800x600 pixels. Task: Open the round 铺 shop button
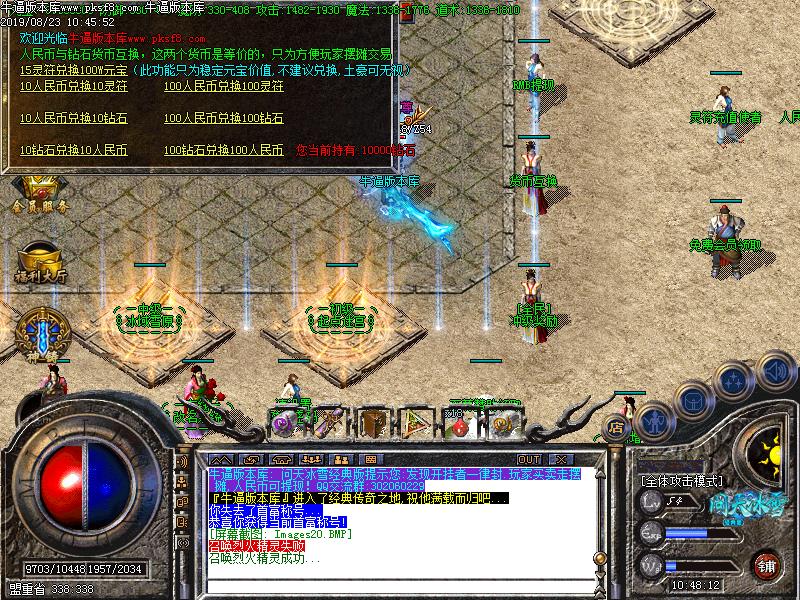(x=767, y=566)
